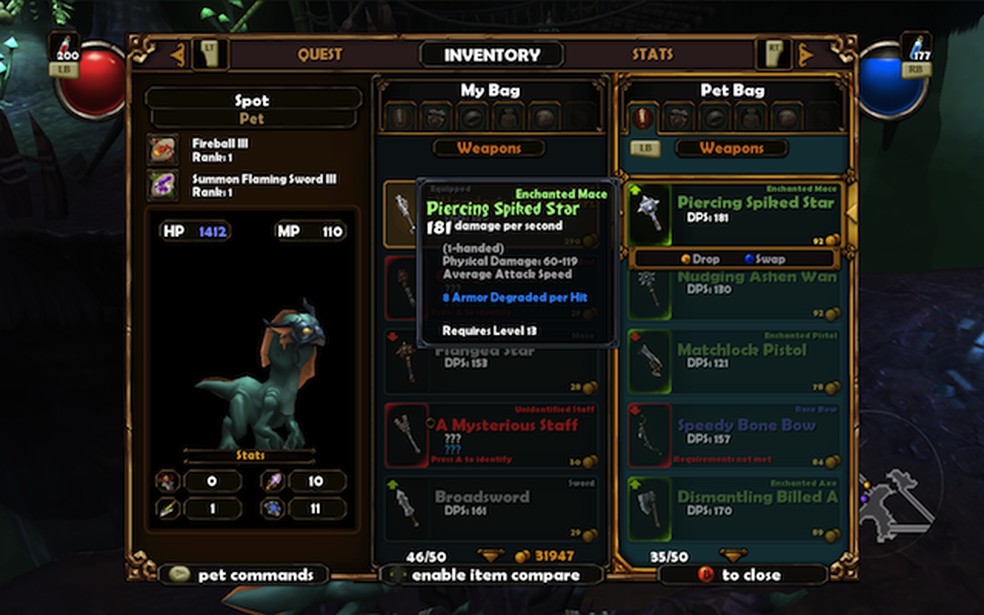The width and height of the screenshot is (984, 615).
Task: Open the Stats tab
Action: (652, 55)
